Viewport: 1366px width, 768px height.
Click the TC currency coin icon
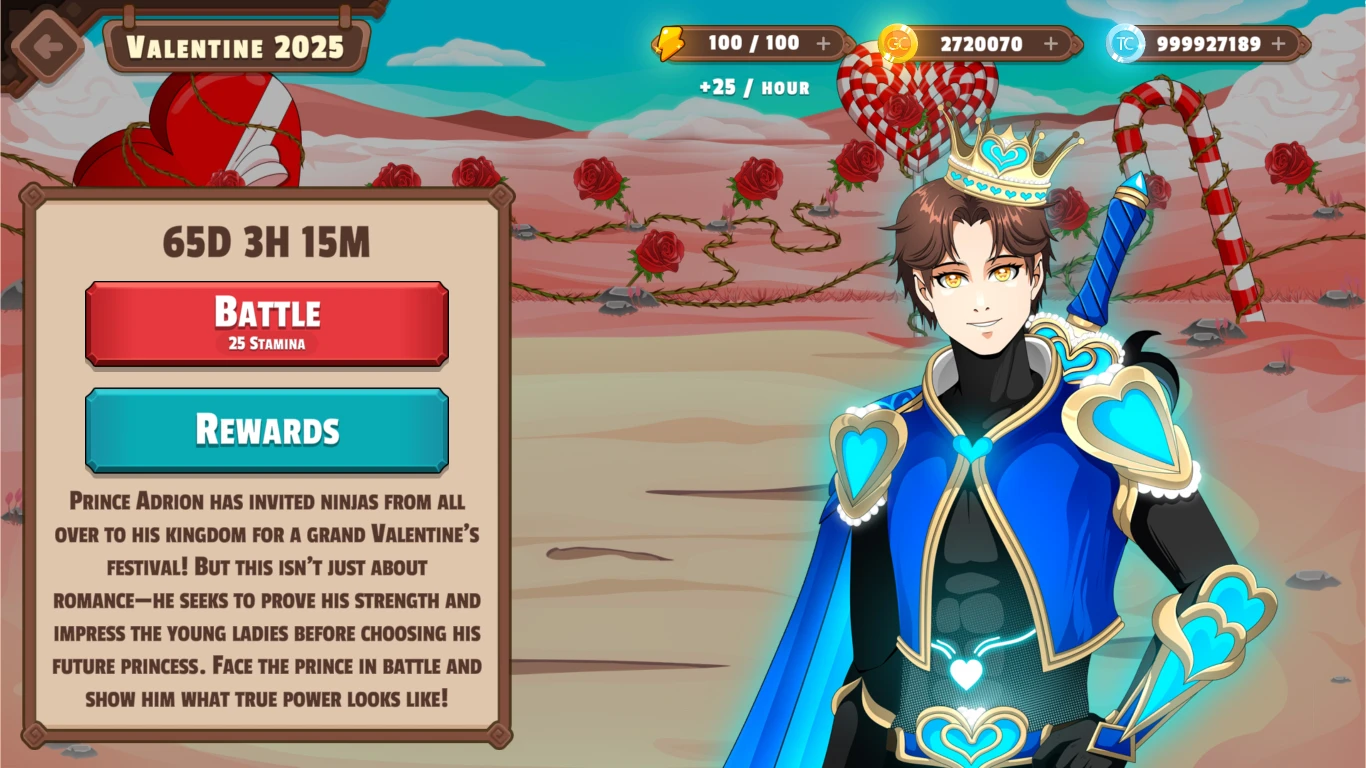[x=1126, y=43]
